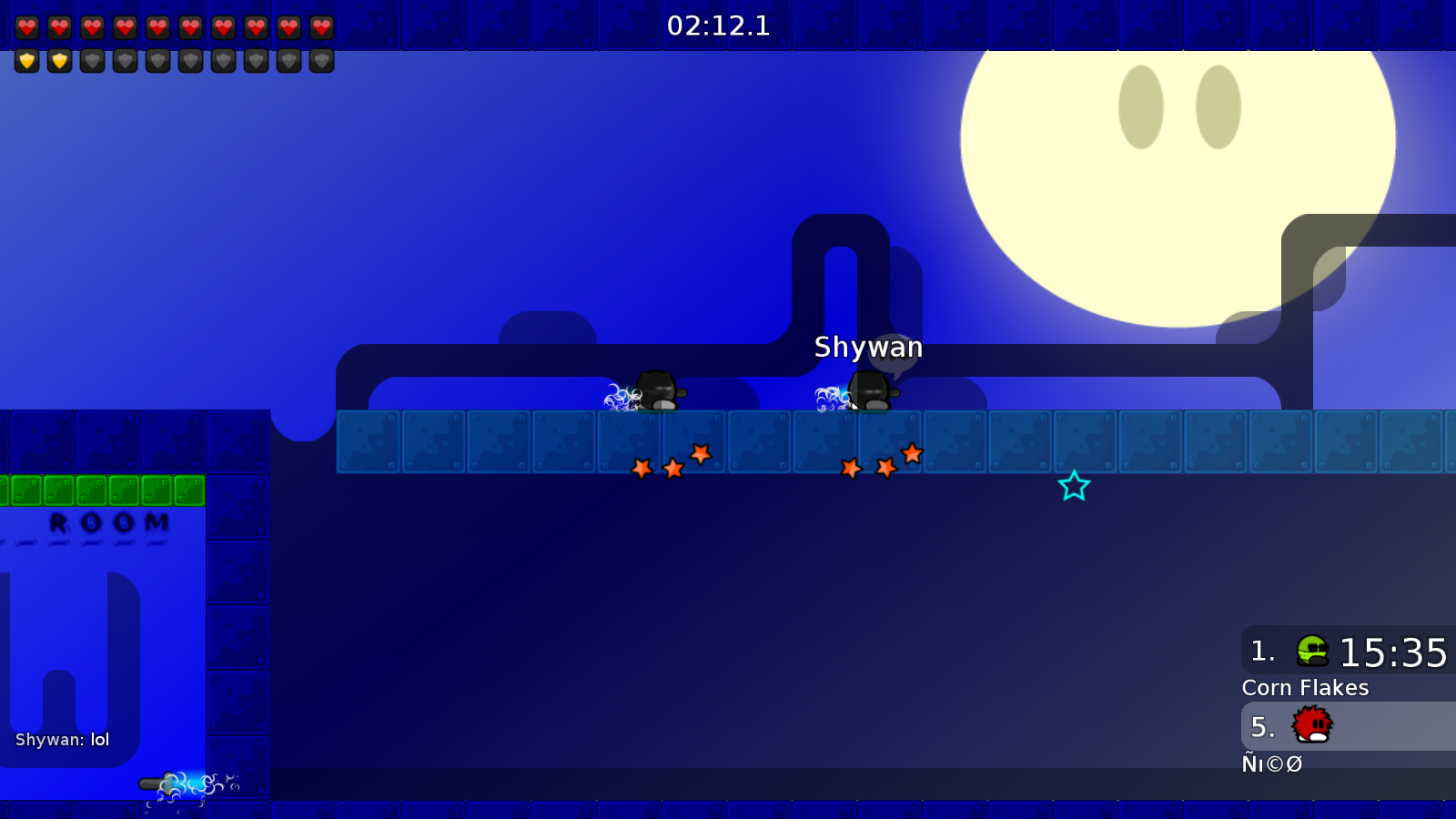Image resolution: width=1456 pixels, height=819 pixels.
Task: Click the ROOM label on the left structure
Action: [x=108, y=521]
